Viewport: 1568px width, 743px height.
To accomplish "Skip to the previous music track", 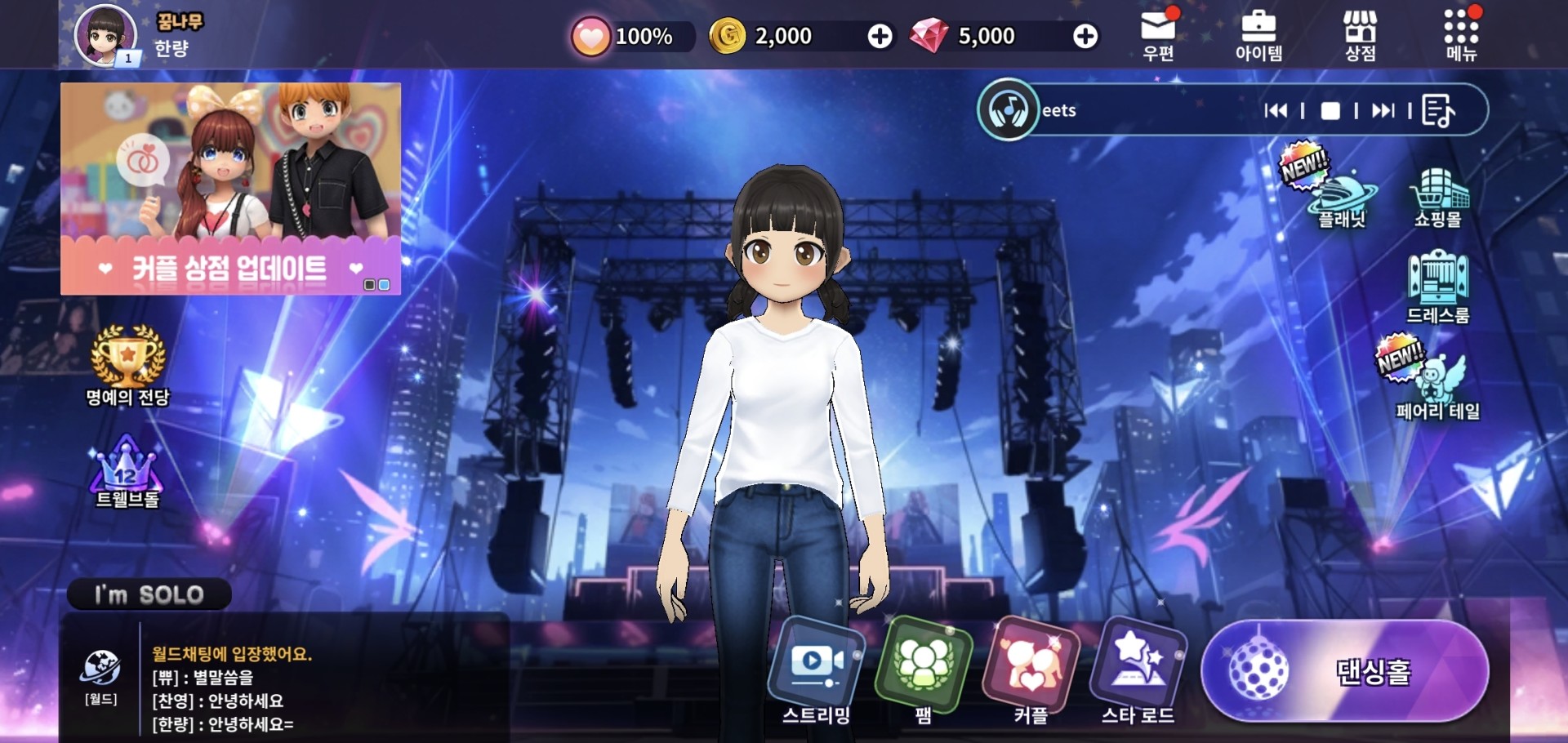I will pyautogui.click(x=1275, y=110).
